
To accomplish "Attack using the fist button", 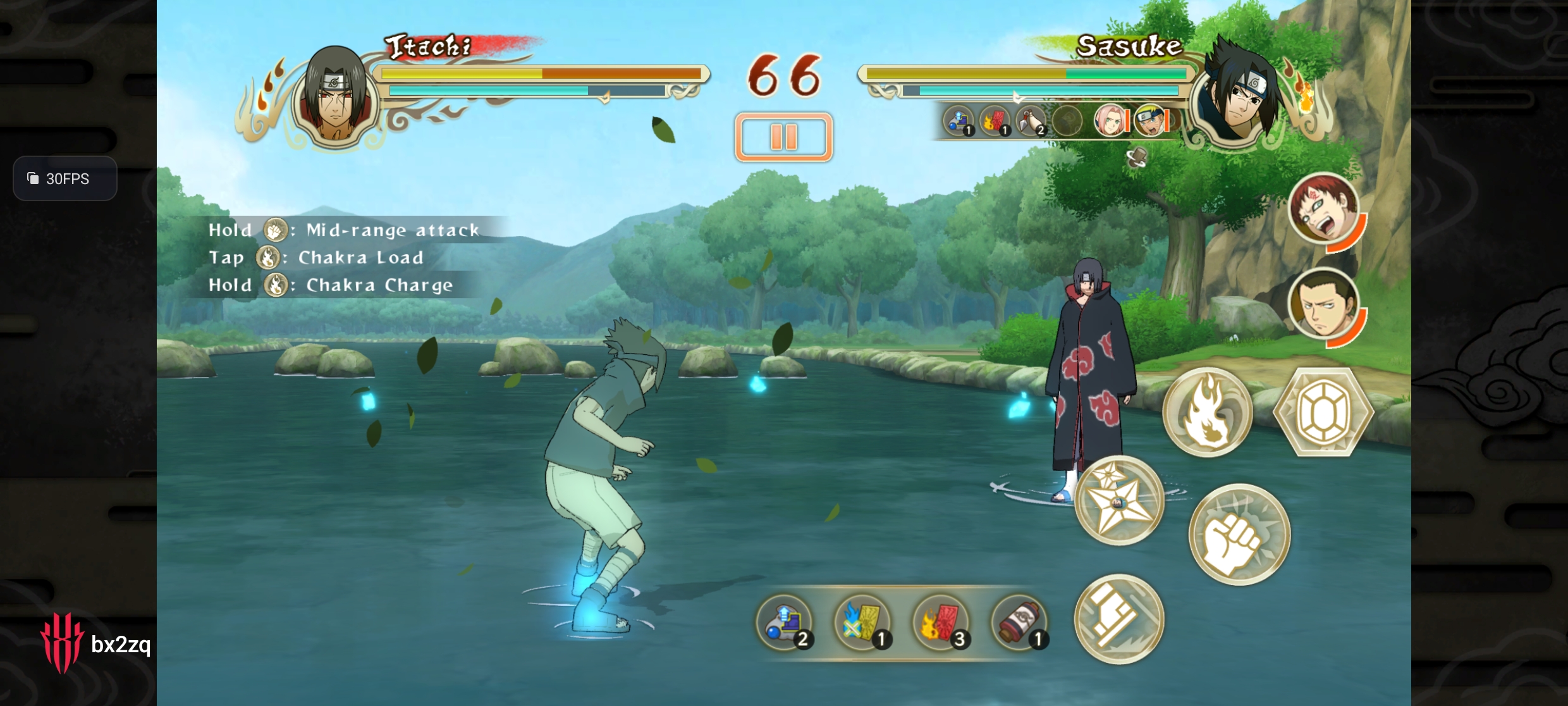I will tap(1239, 535).
